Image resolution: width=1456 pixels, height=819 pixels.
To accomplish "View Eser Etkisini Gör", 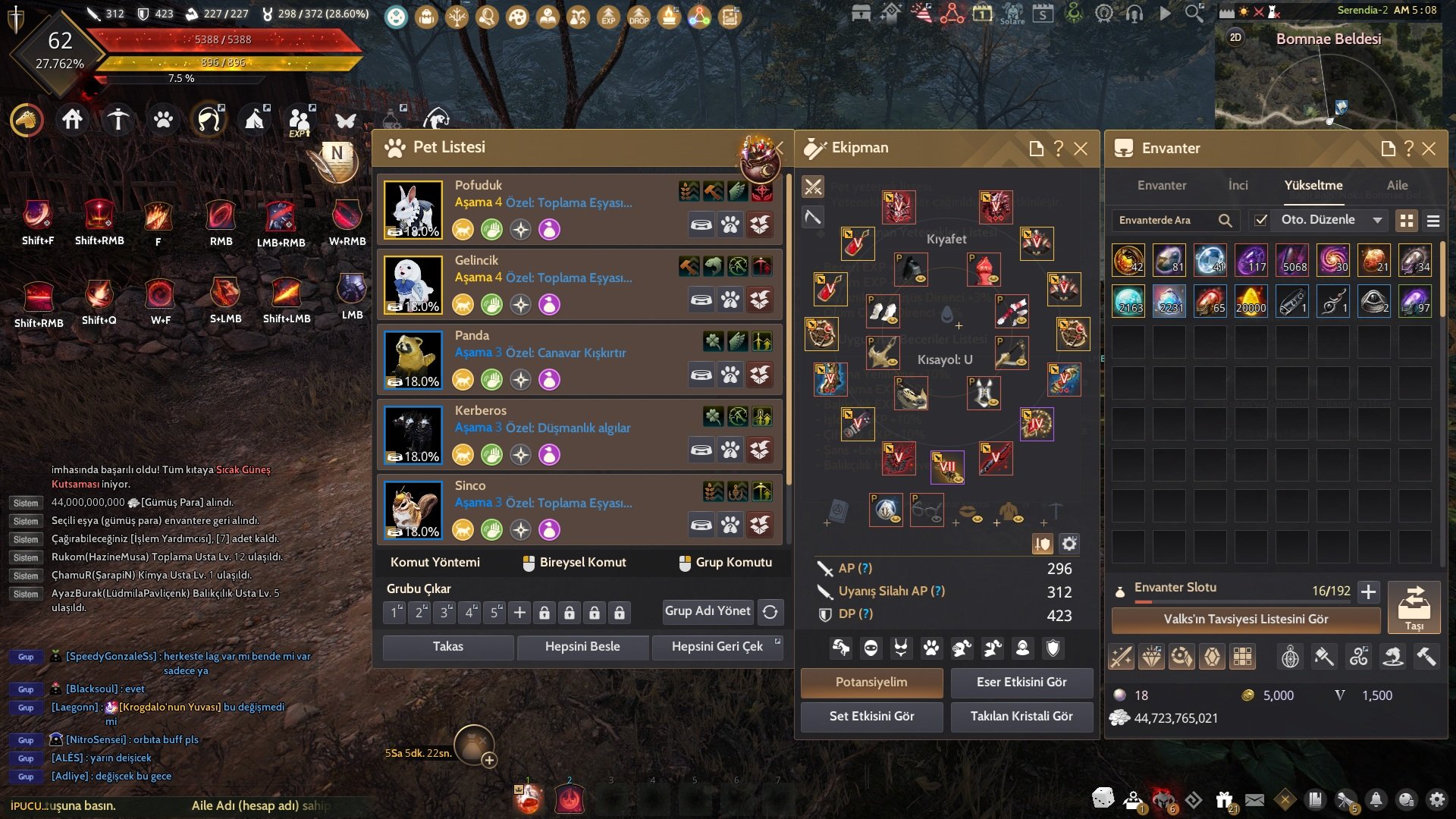I will [x=1021, y=682].
